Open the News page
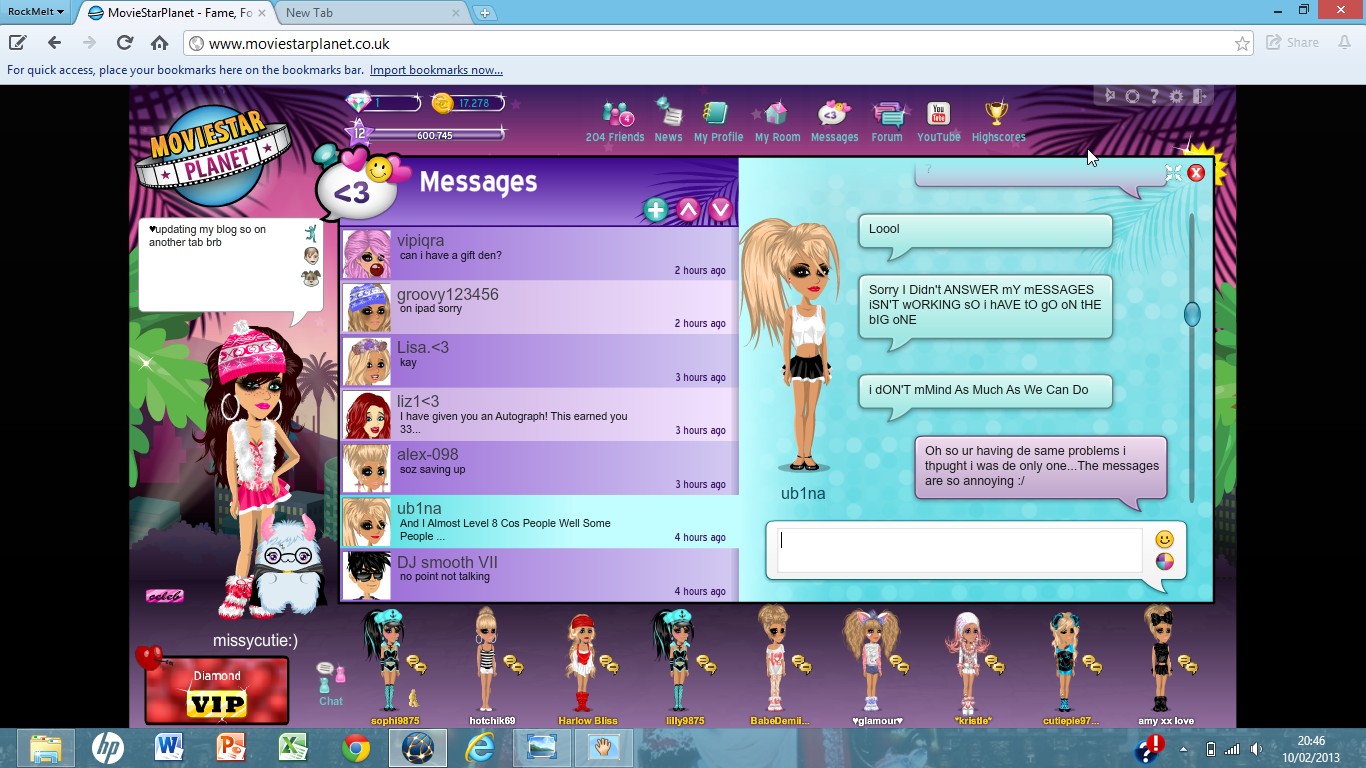 (667, 115)
